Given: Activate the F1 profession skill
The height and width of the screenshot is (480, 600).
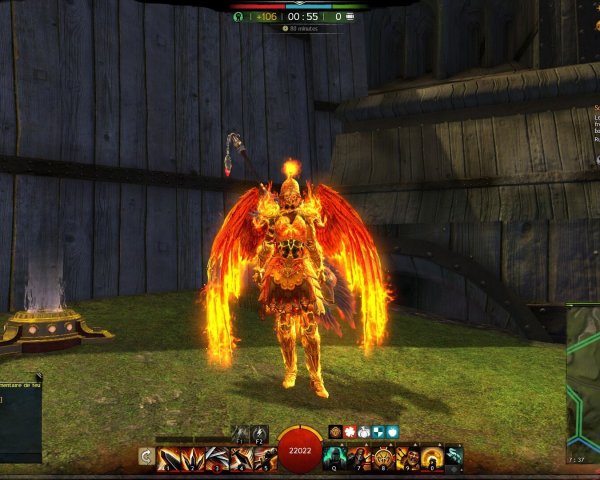Looking at the screenshot, I should [x=241, y=433].
